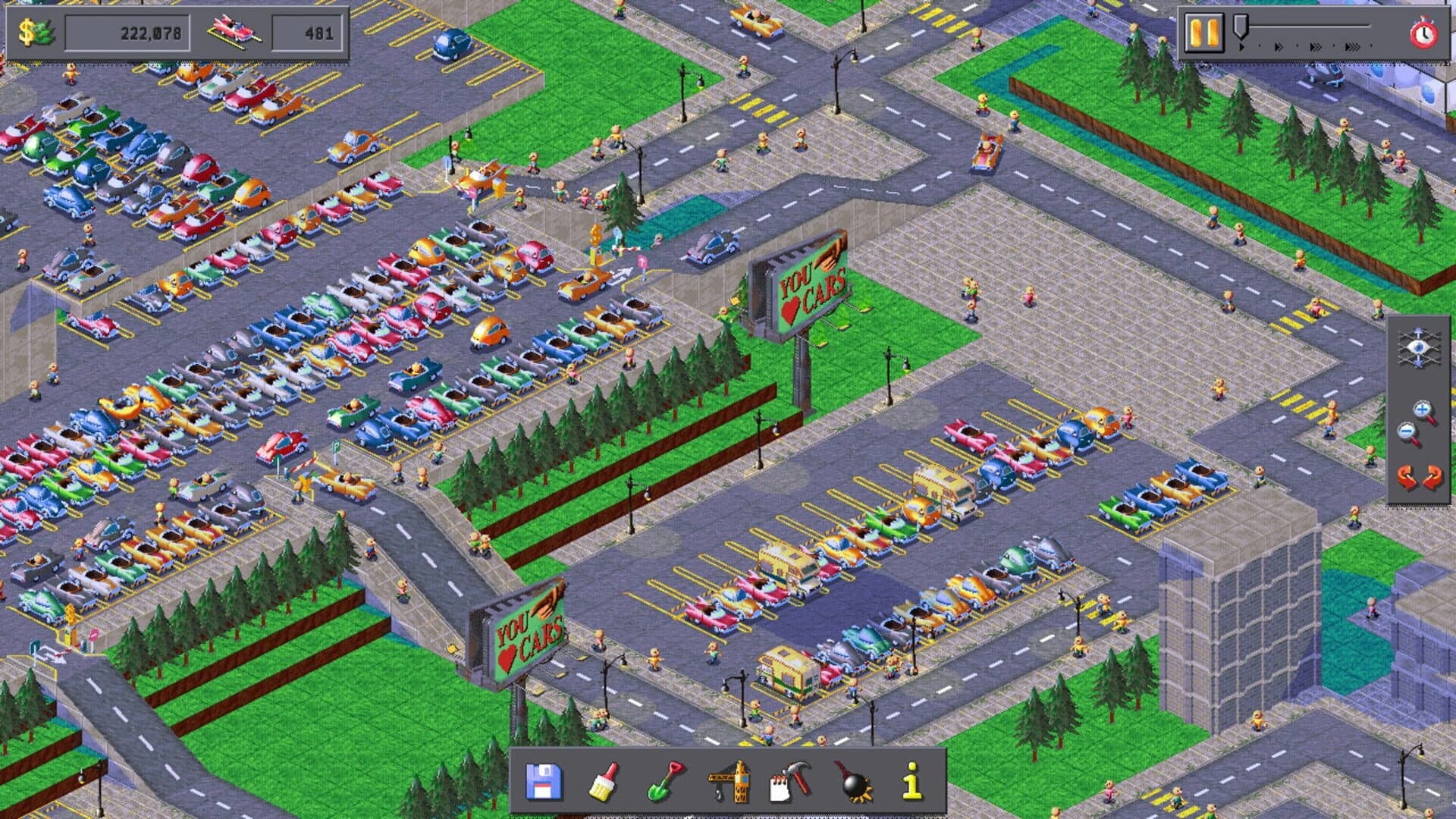Viewport: 1456px width, 819px height.
Task: Click the game speed slider handle
Action: [x=1241, y=27]
